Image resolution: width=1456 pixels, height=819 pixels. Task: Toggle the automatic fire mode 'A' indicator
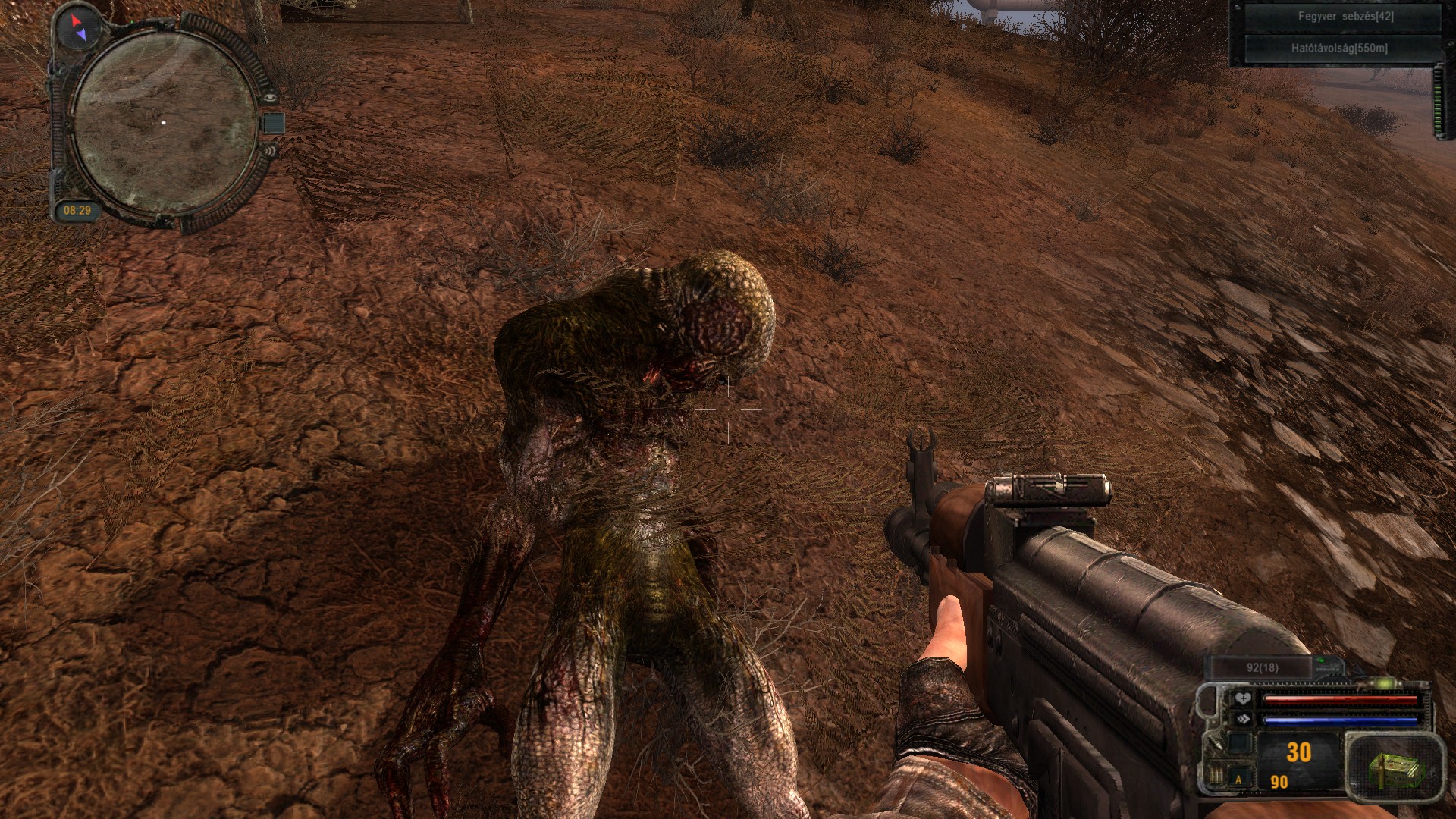coord(1239,779)
